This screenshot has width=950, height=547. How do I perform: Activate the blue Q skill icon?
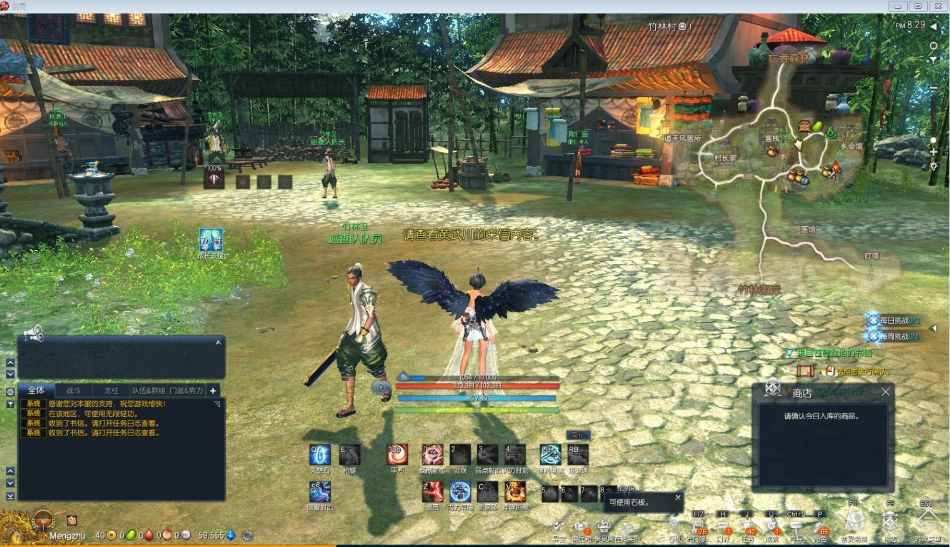(x=320, y=455)
